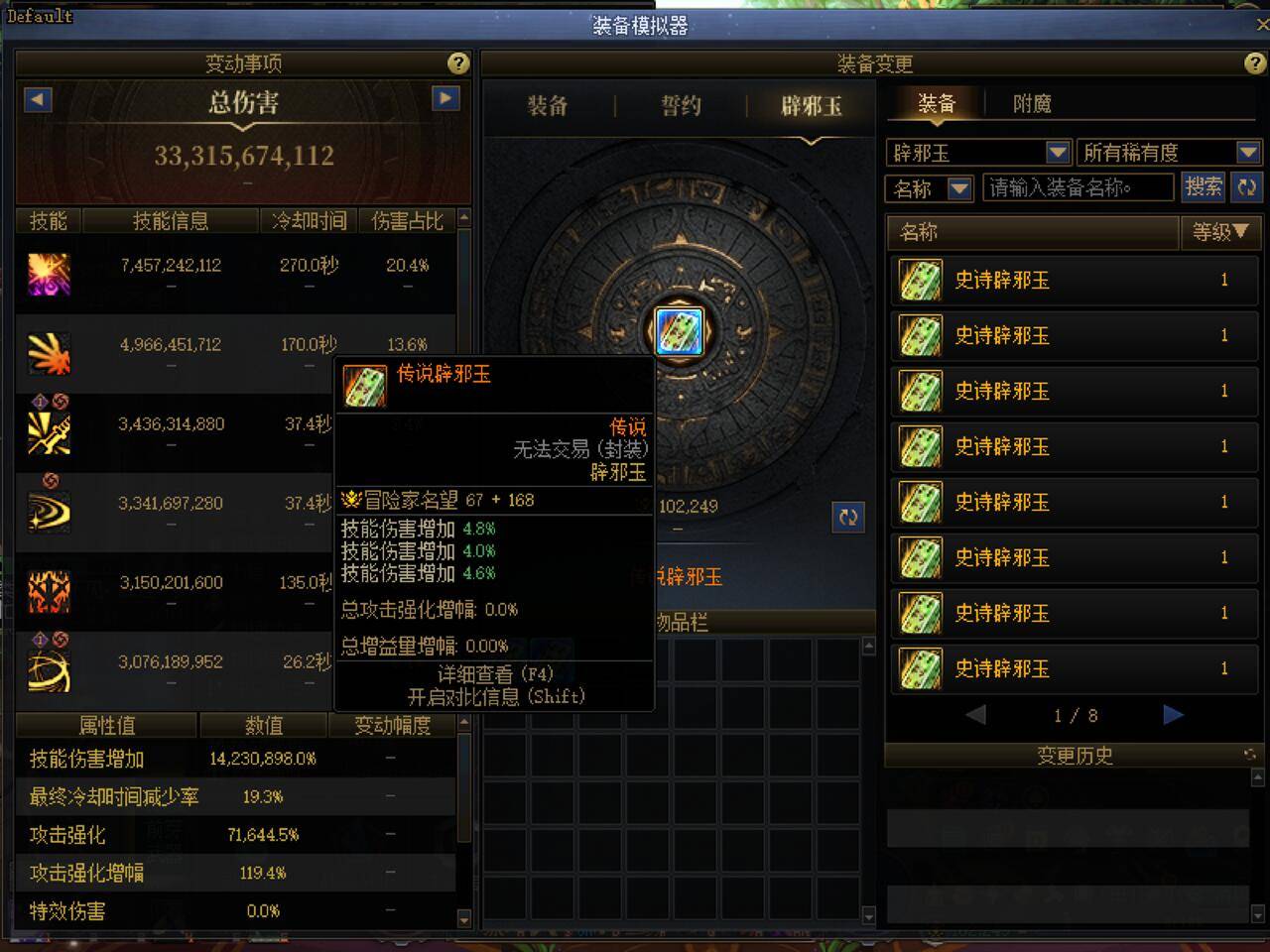The height and width of the screenshot is (952, 1270).
Task: Switch to the 附魔 tab
Action: click(x=1035, y=102)
